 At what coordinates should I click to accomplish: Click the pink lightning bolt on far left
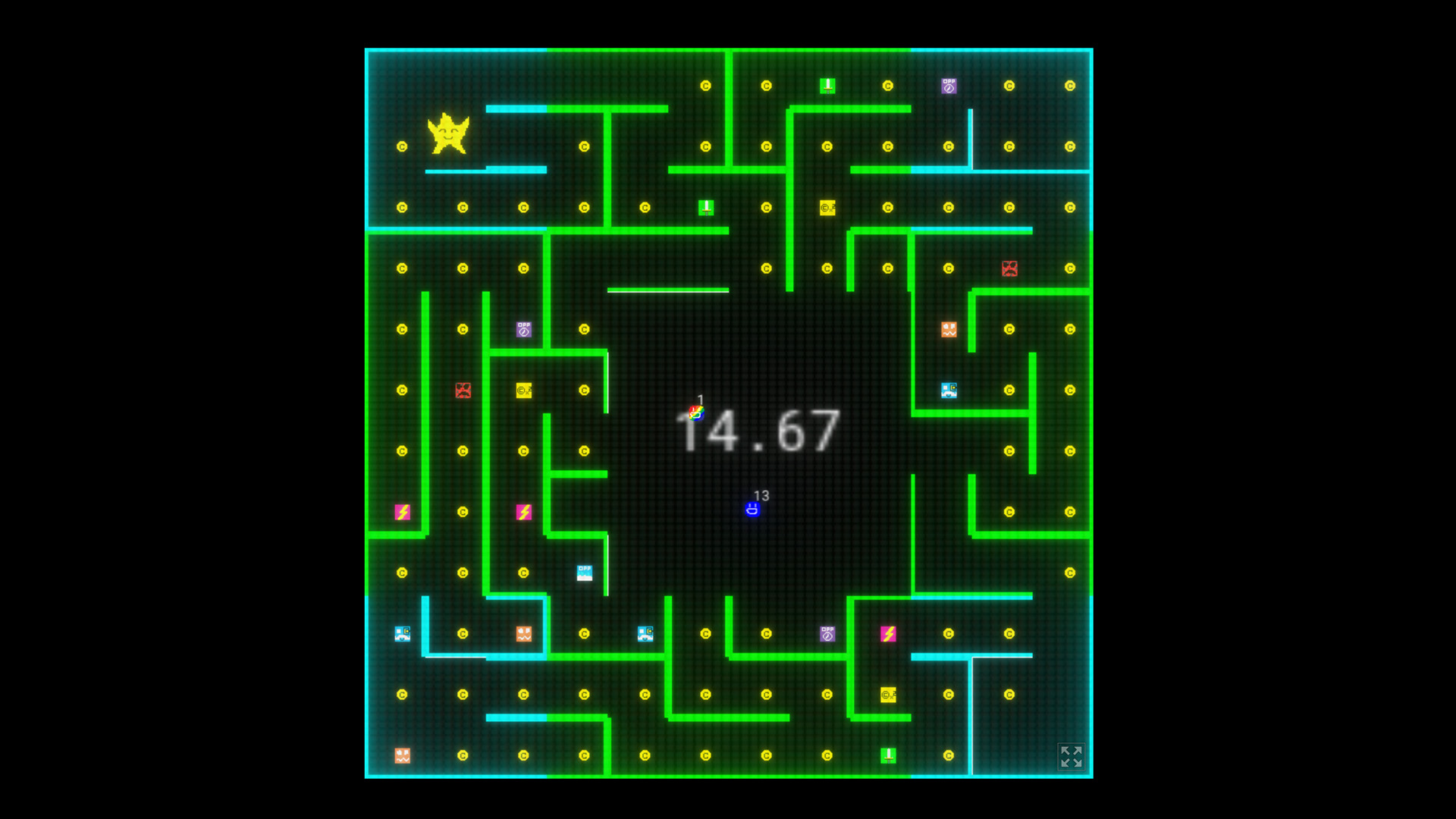click(402, 512)
